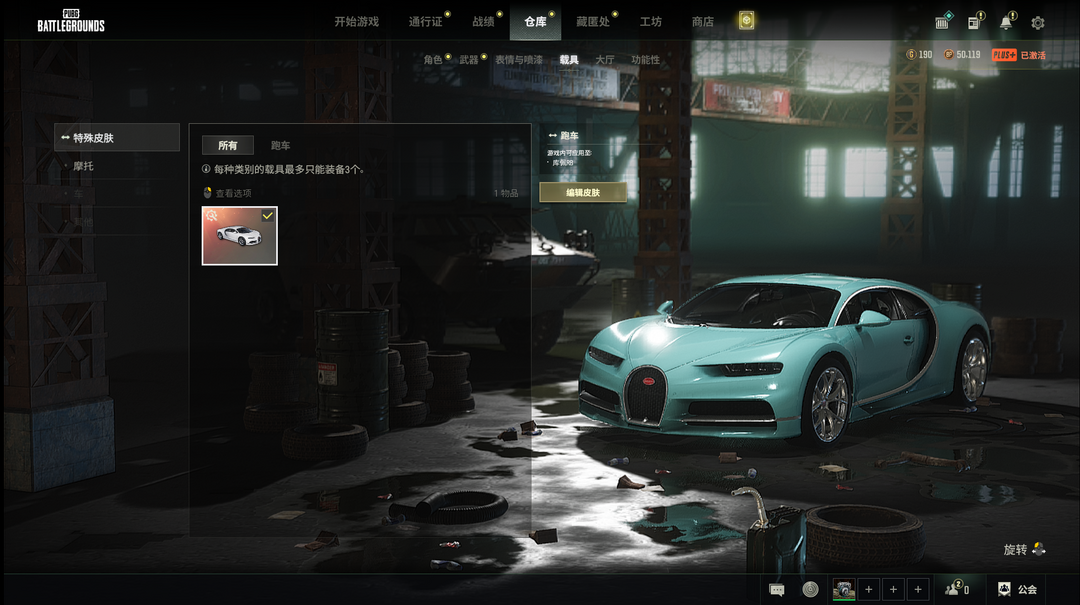Screen dimensions: 1080x605
Task: Open the settings gear icon
Action: (1038, 22)
